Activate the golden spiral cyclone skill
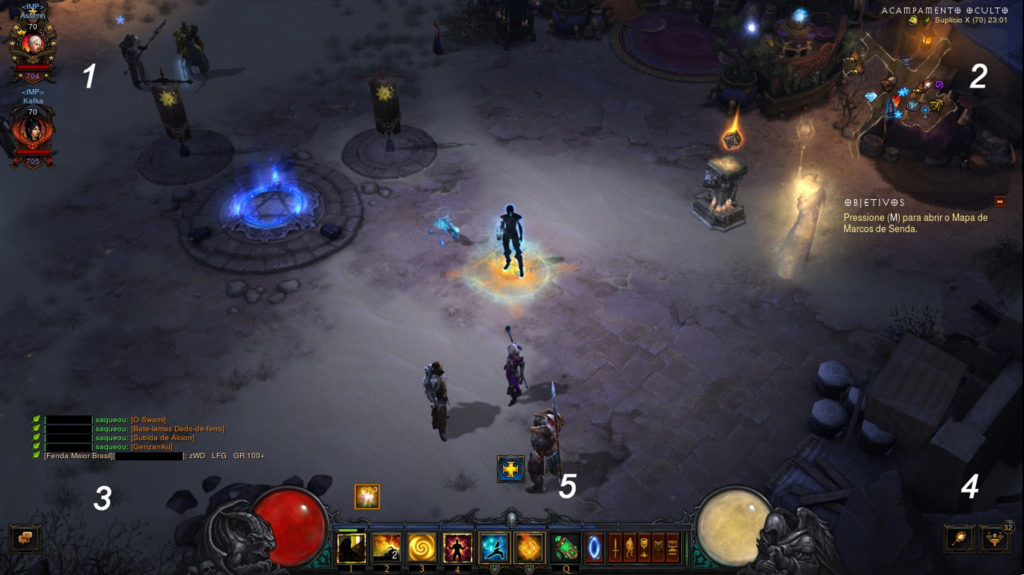 pos(421,547)
